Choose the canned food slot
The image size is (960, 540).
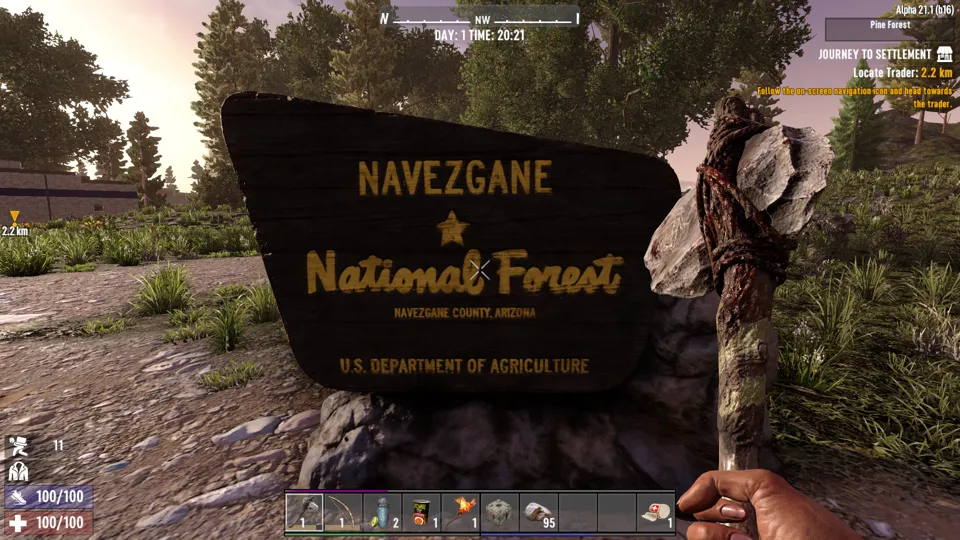click(x=422, y=512)
